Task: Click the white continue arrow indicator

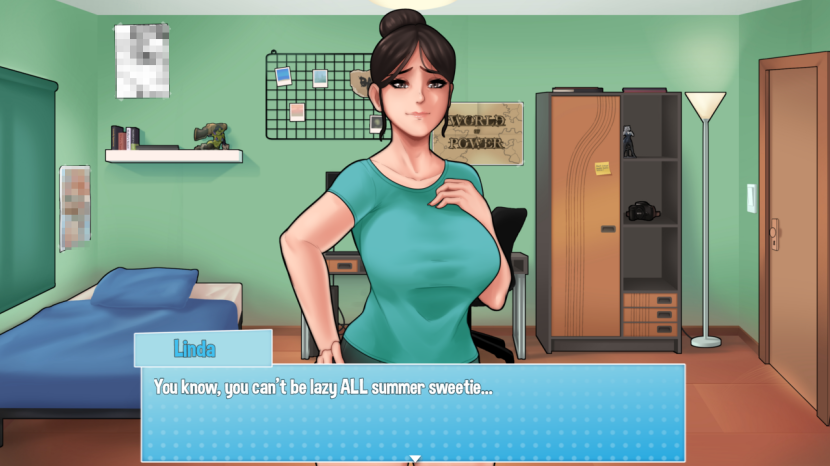Action: (x=414, y=459)
